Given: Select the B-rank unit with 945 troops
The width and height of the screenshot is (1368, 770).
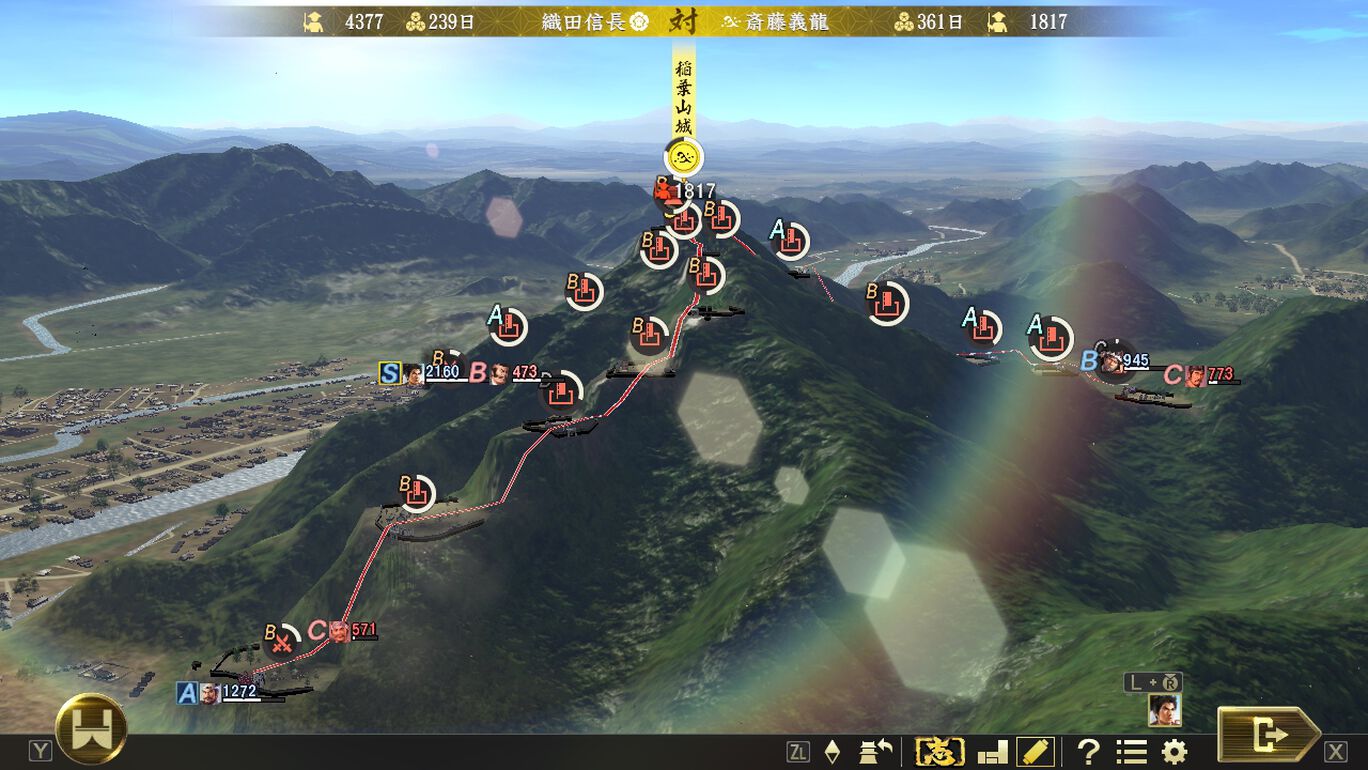Looking at the screenshot, I should pyautogui.click(x=1112, y=362).
